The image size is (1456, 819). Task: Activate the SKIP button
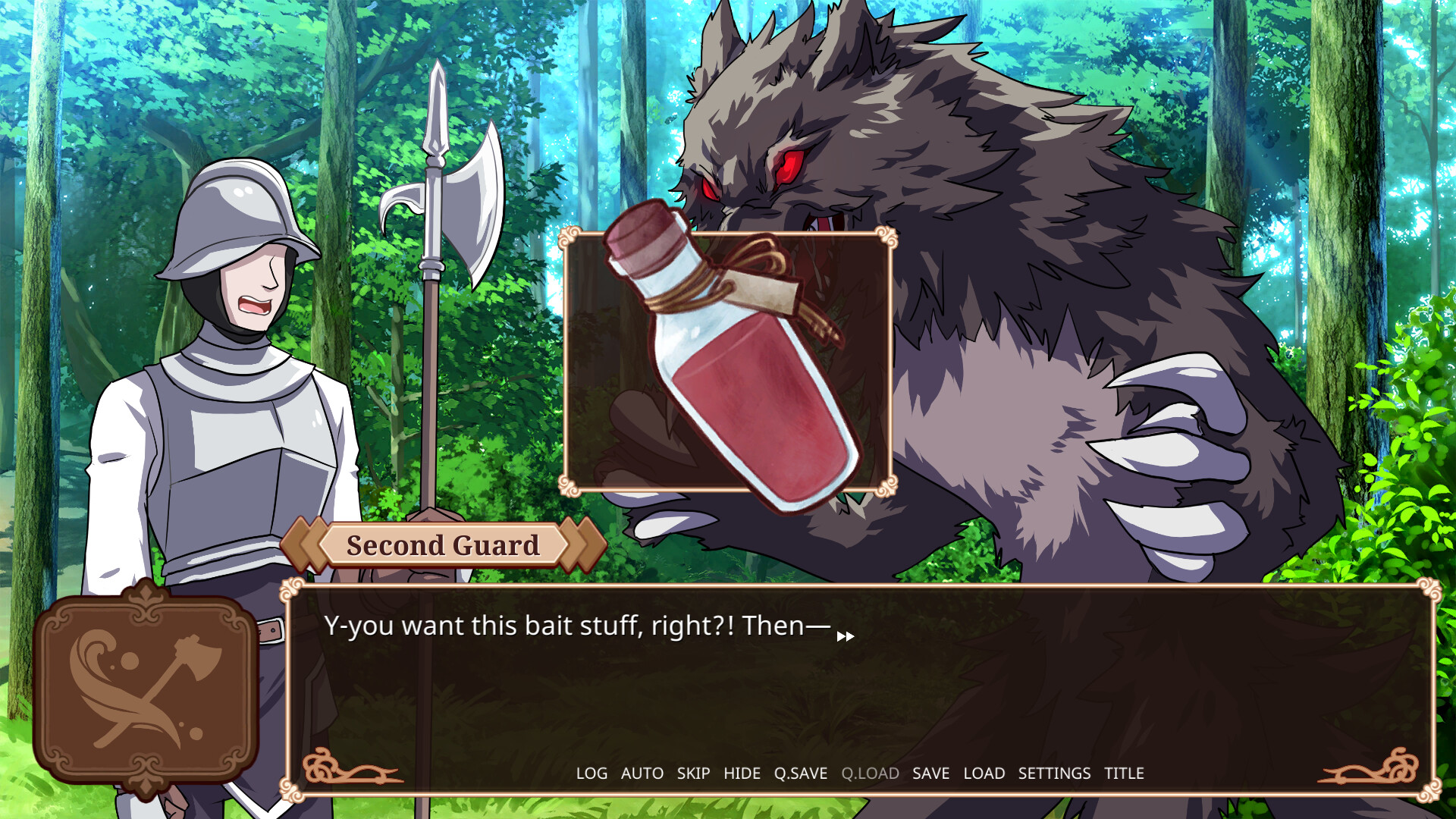pyautogui.click(x=693, y=773)
